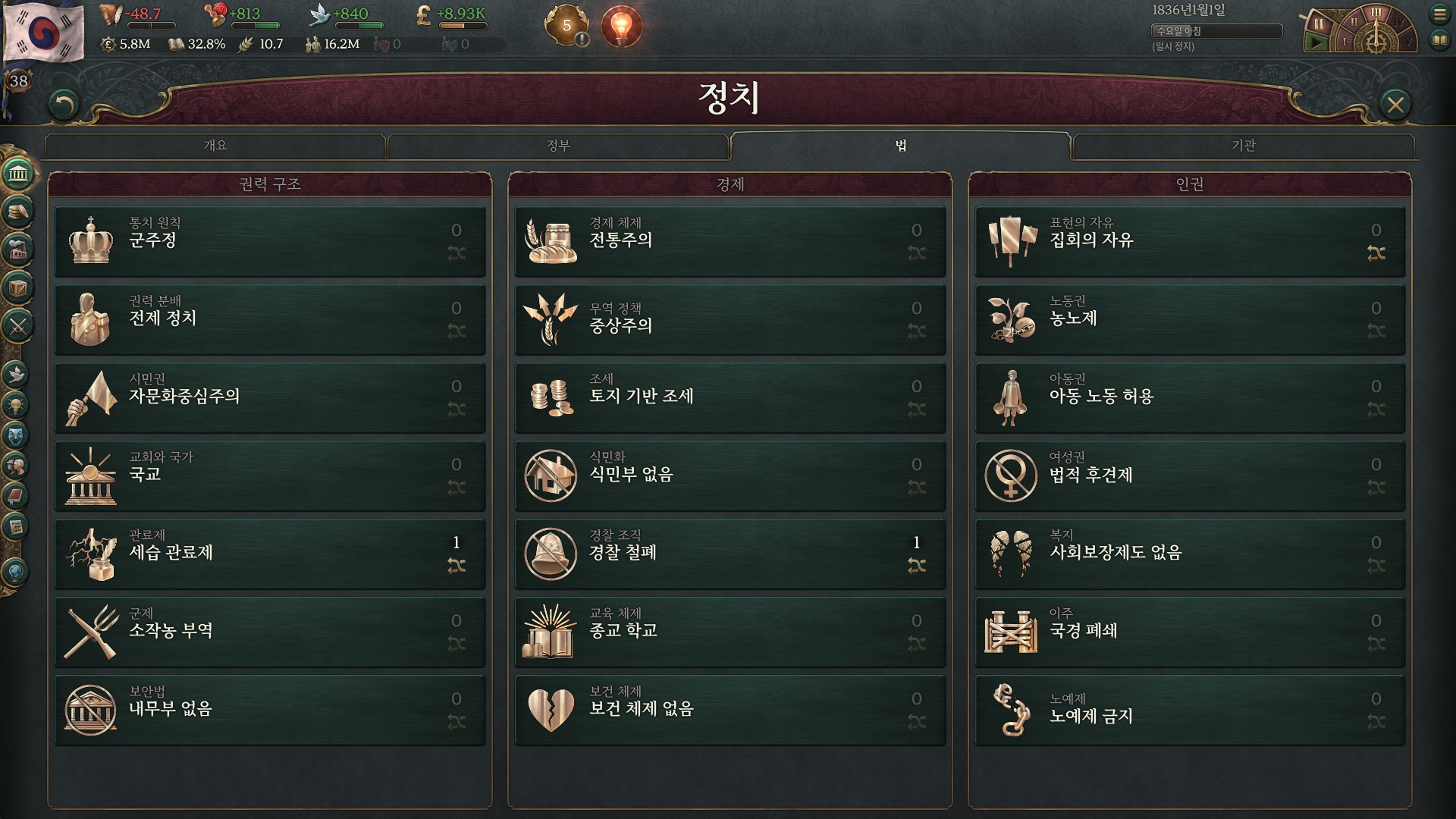Choose the 토지 기반 조세 taxation law
This screenshot has height=819, width=1456.
coord(730,397)
